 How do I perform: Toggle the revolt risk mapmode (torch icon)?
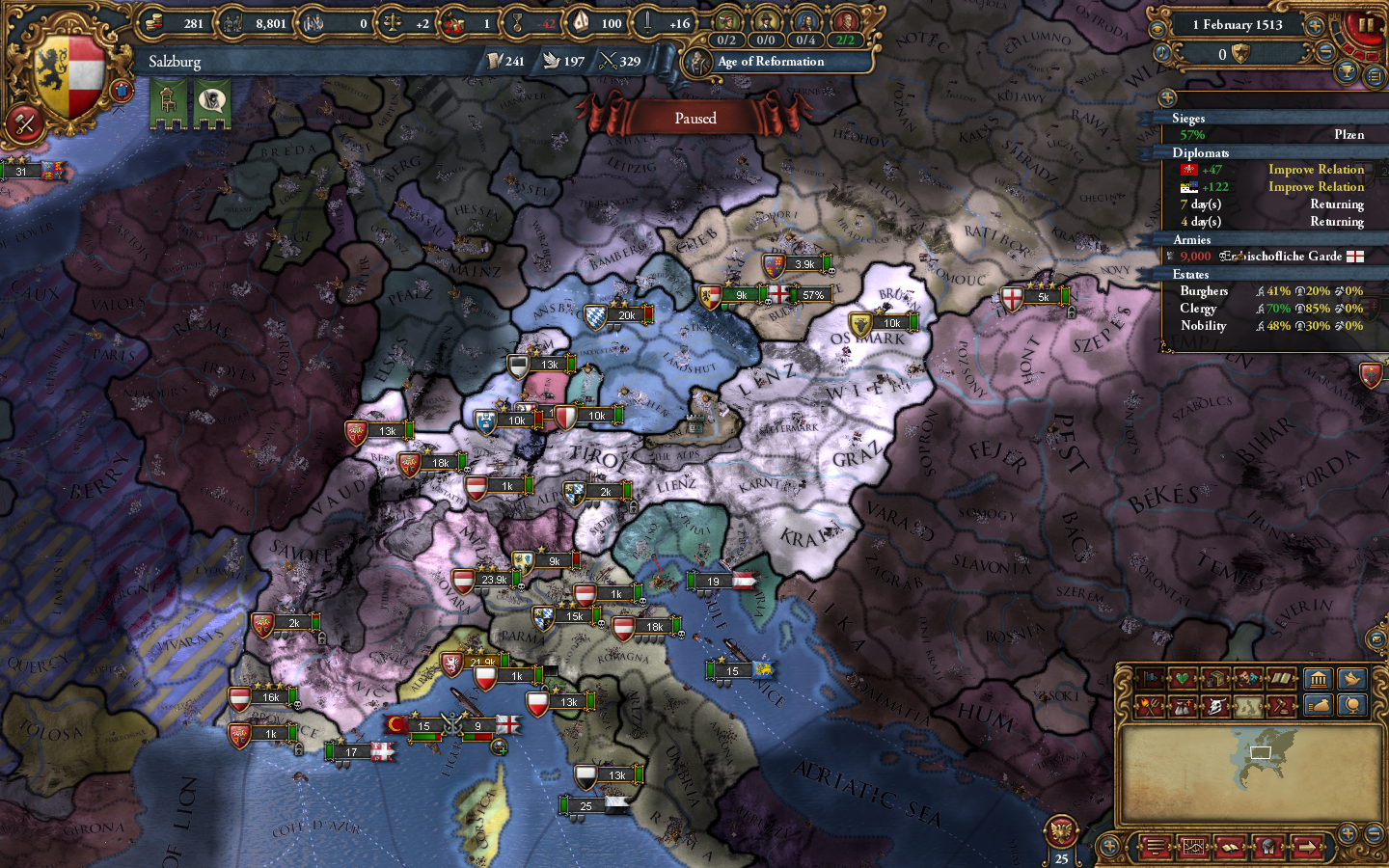(1150, 705)
